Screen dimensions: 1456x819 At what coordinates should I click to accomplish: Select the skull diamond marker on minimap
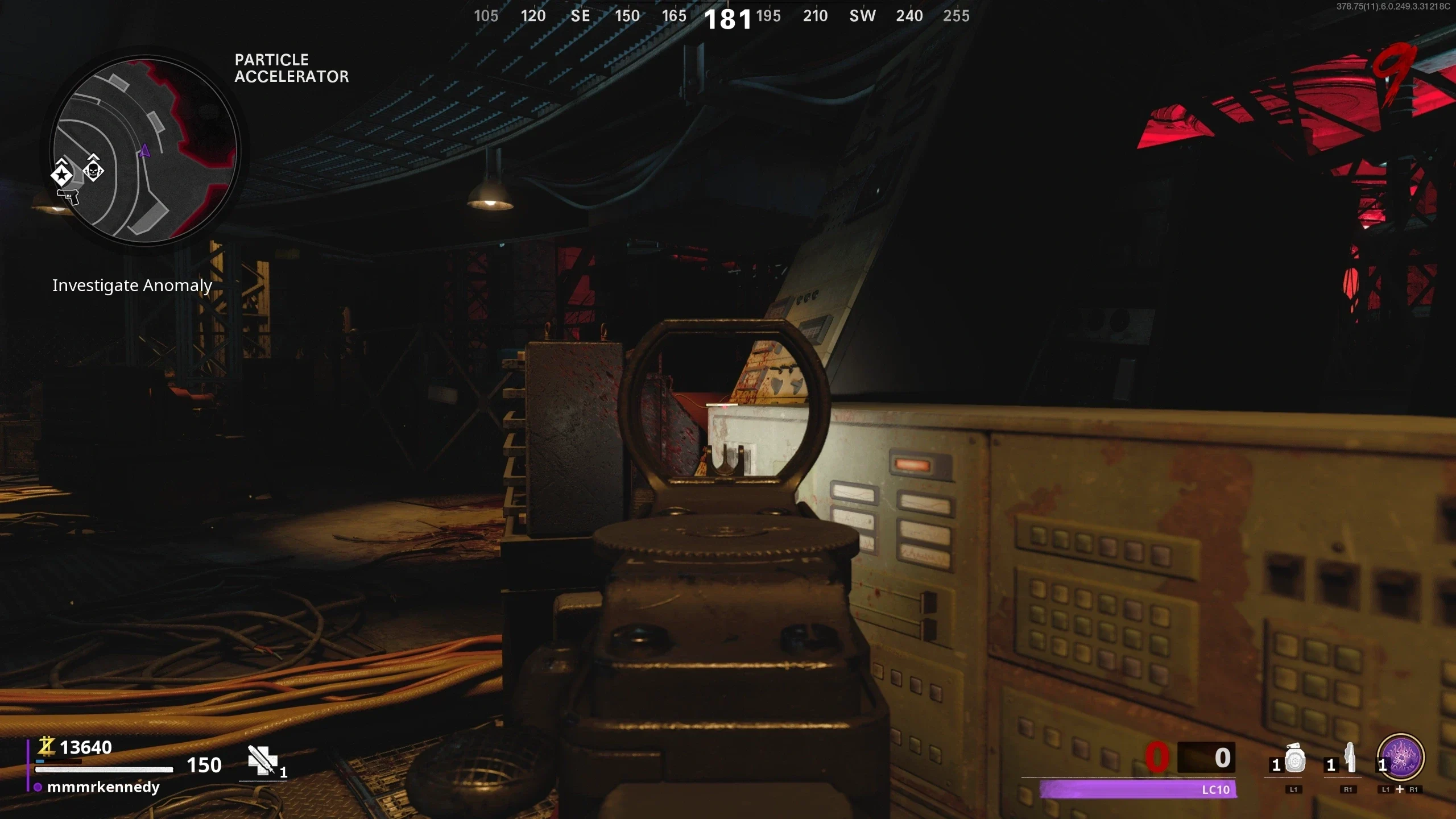pyautogui.click(x=93, y=169)
